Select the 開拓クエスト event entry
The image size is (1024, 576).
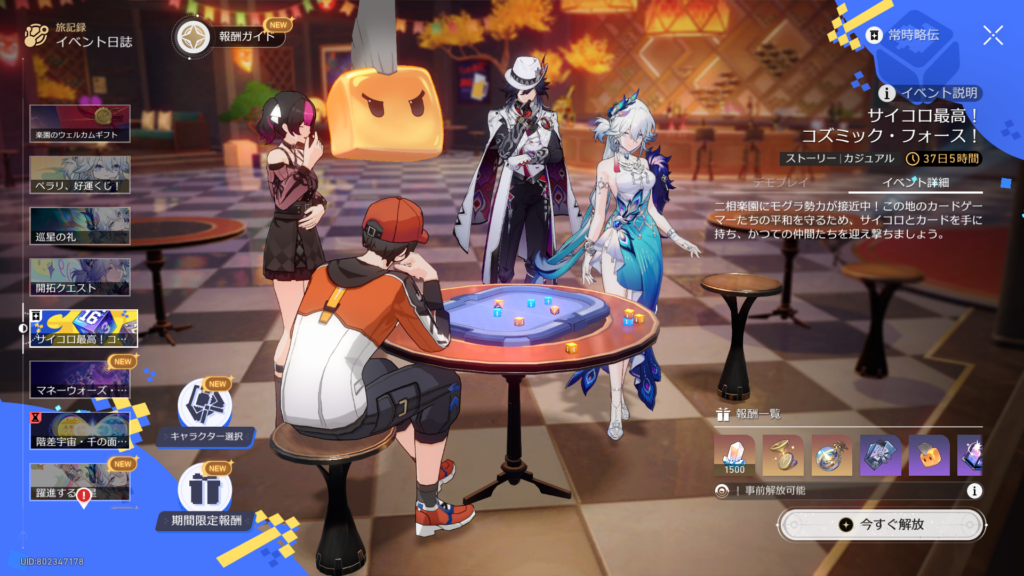80,277
